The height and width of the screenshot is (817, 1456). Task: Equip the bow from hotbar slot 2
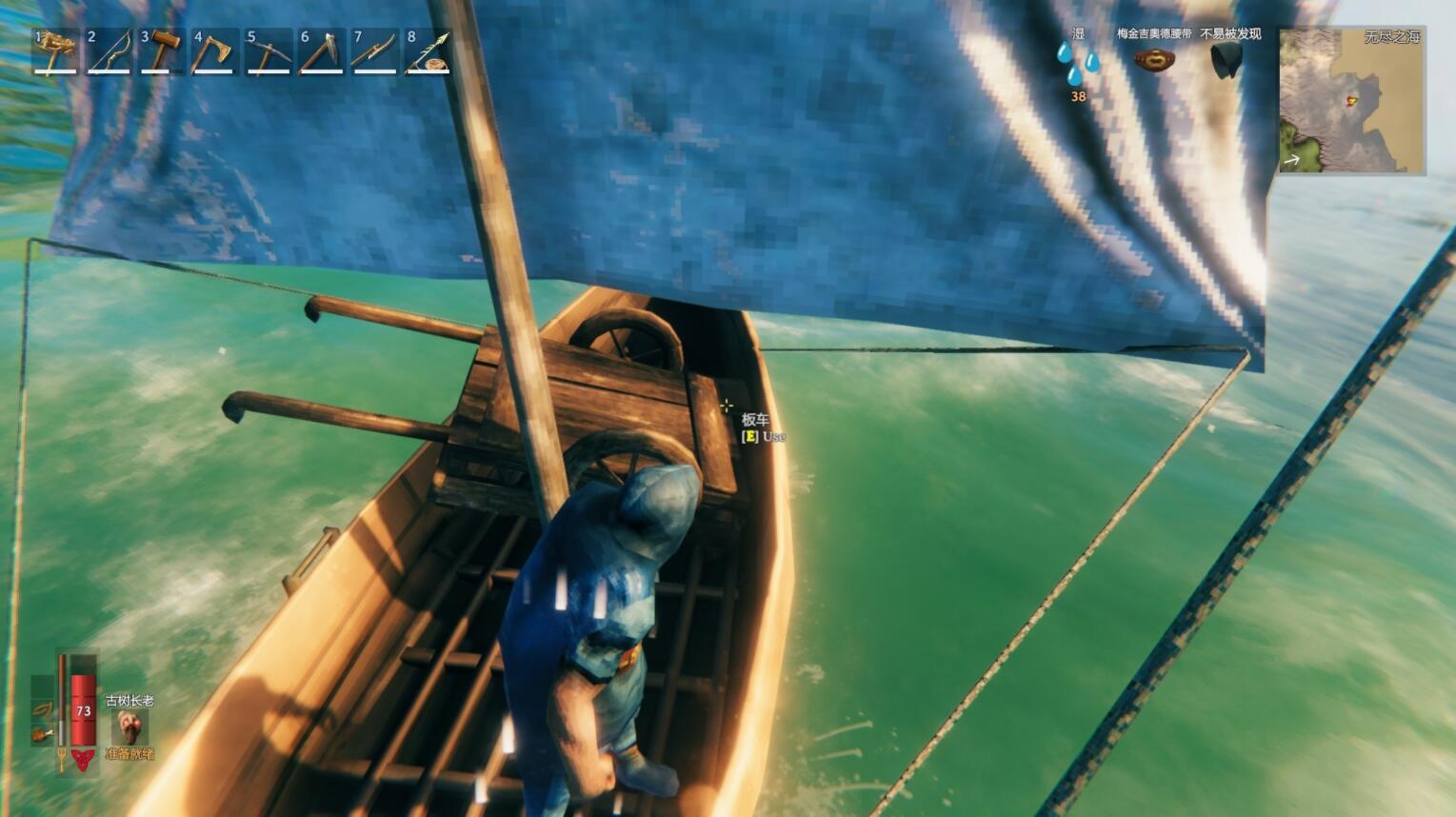coord(109,51)
